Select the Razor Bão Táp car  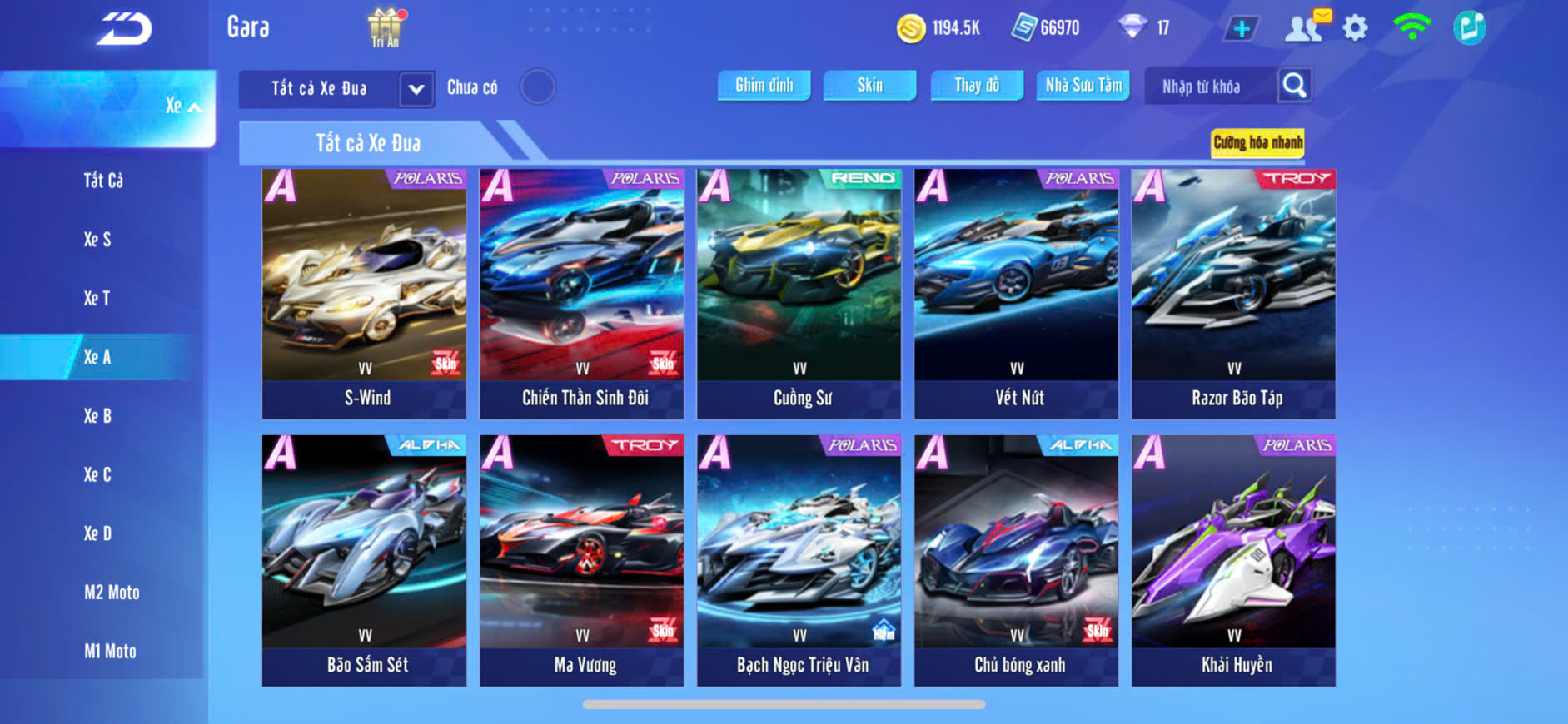pyautogui.click(x=1233, y=294)
